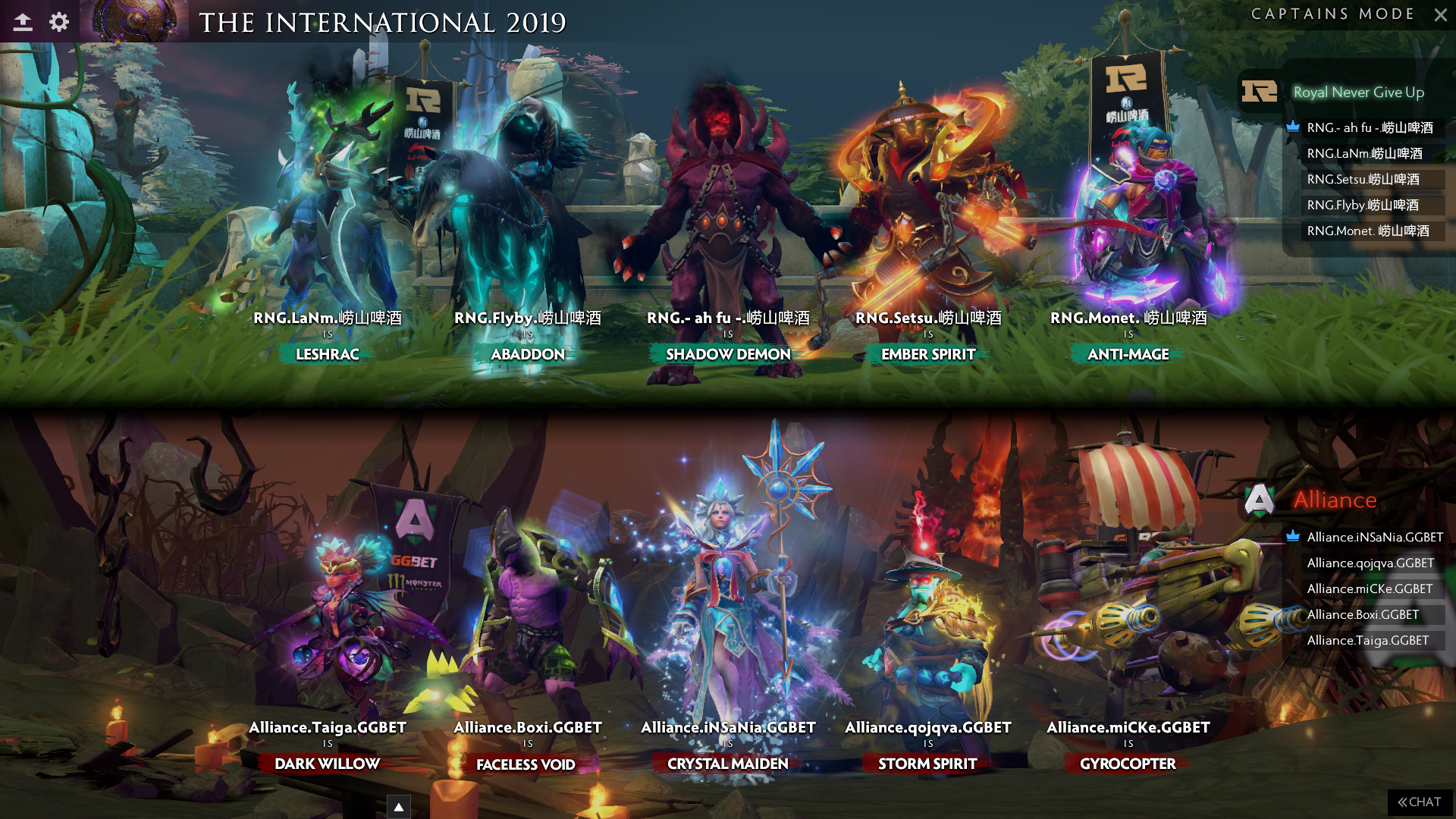Click the upload arrow dashboard icon
The width and height of the screenshot is (1456, 819).
point(23,22)
